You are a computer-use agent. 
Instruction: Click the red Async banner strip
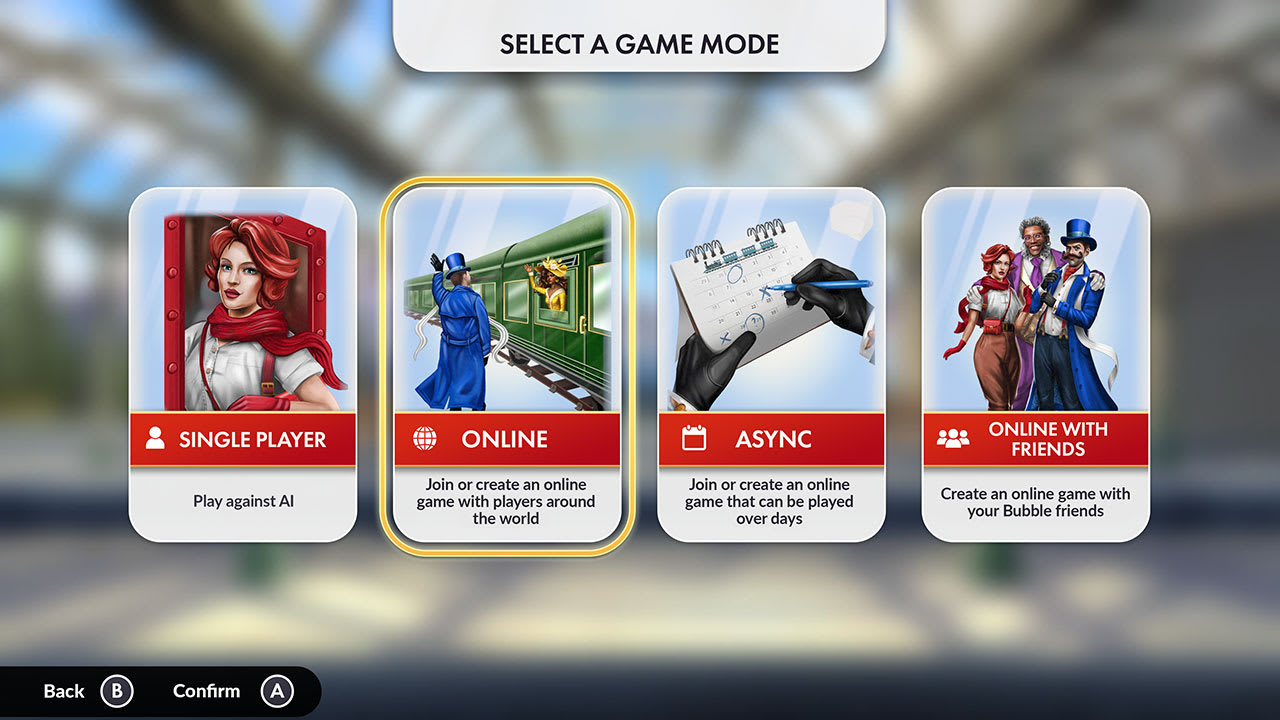pyautogui.click(x=772, y=437)
